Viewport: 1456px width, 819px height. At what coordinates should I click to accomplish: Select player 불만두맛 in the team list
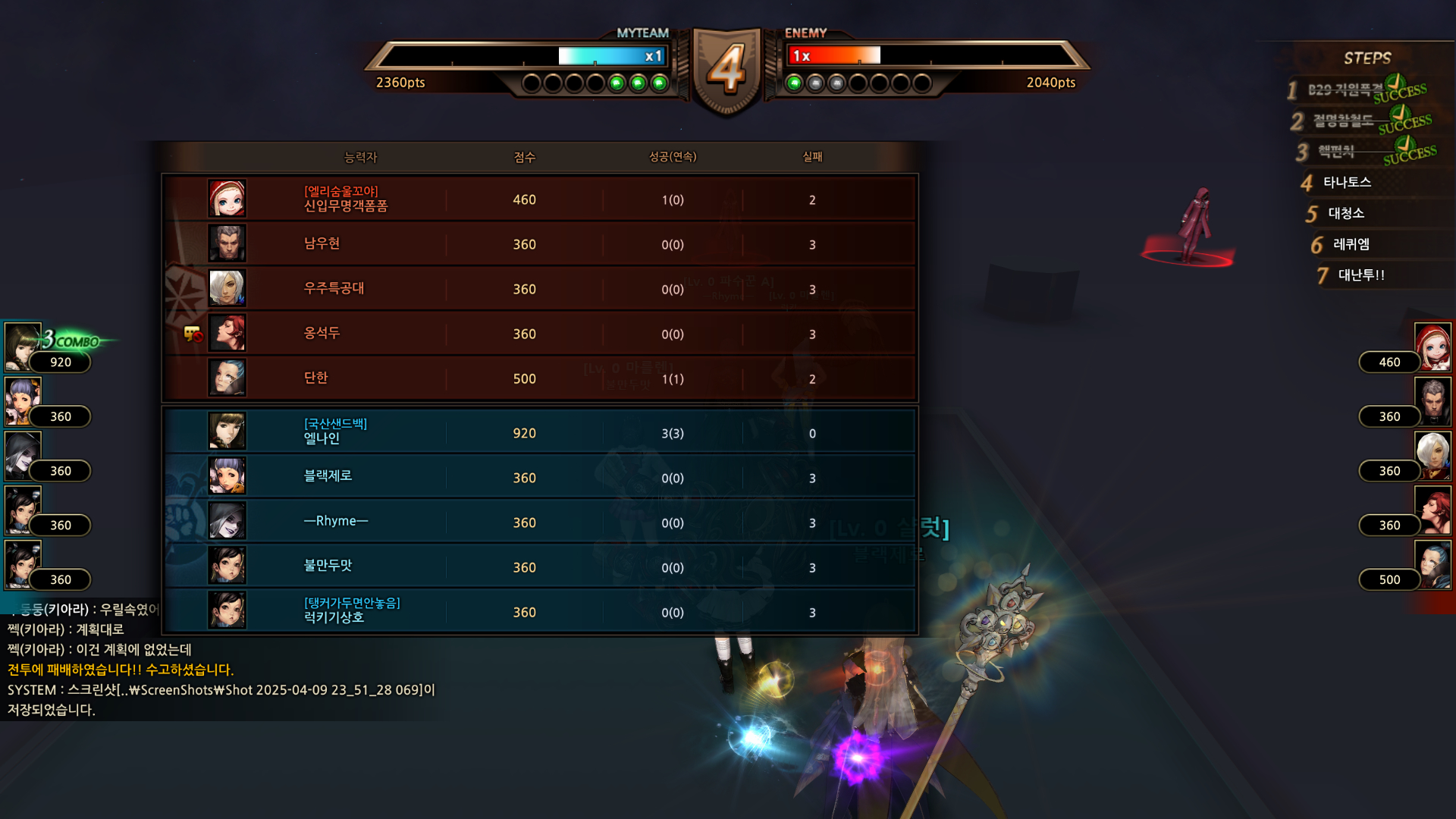coord(538,567)
